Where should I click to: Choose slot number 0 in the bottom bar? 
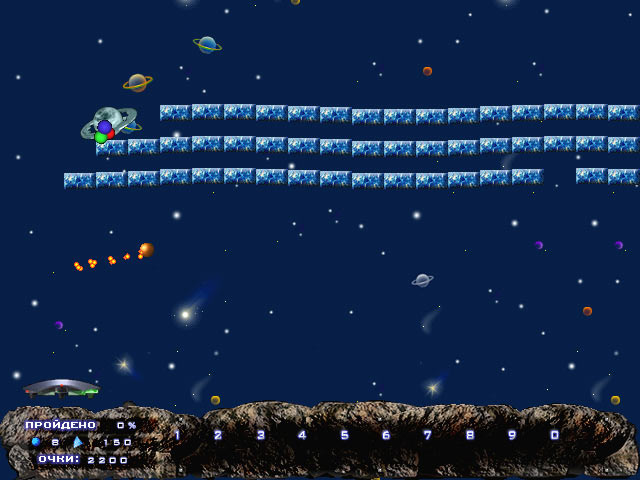[x=554, y=435]
